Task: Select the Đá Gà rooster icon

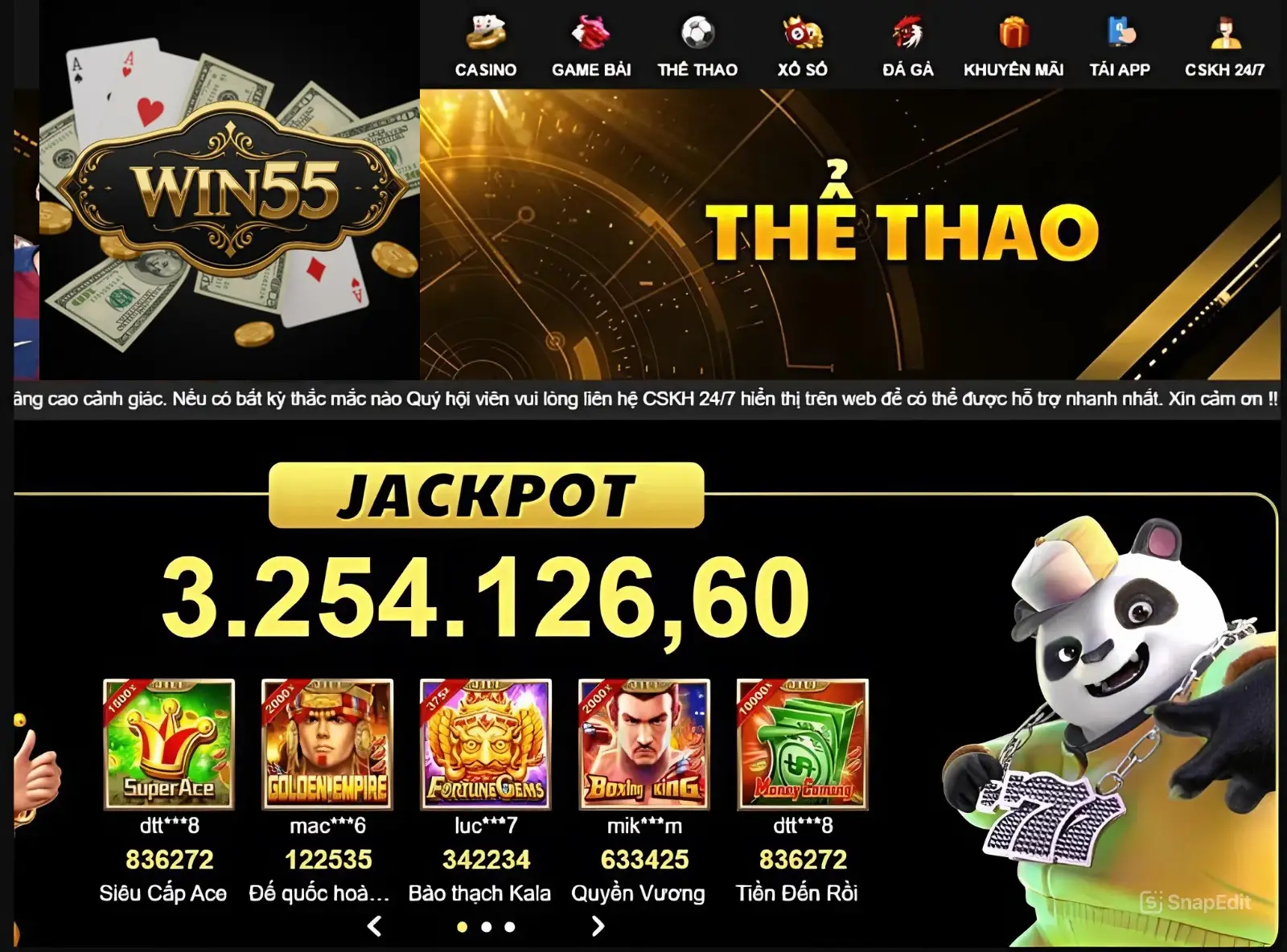Action: [x=906, y=34]
